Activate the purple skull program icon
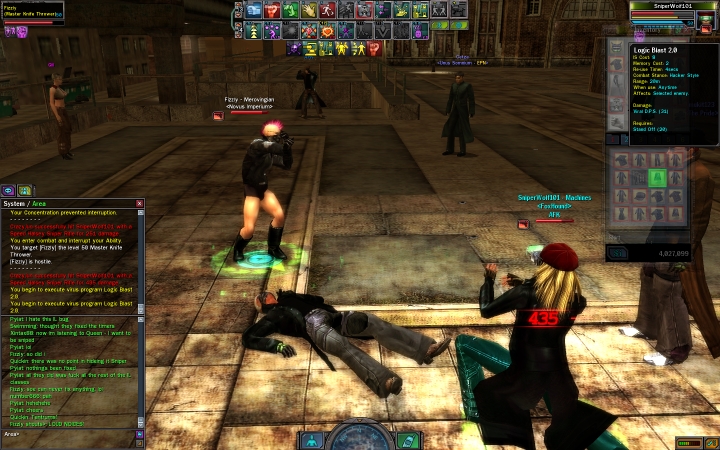The width and height of the screenshot is (720, 450). pos(295,48)
